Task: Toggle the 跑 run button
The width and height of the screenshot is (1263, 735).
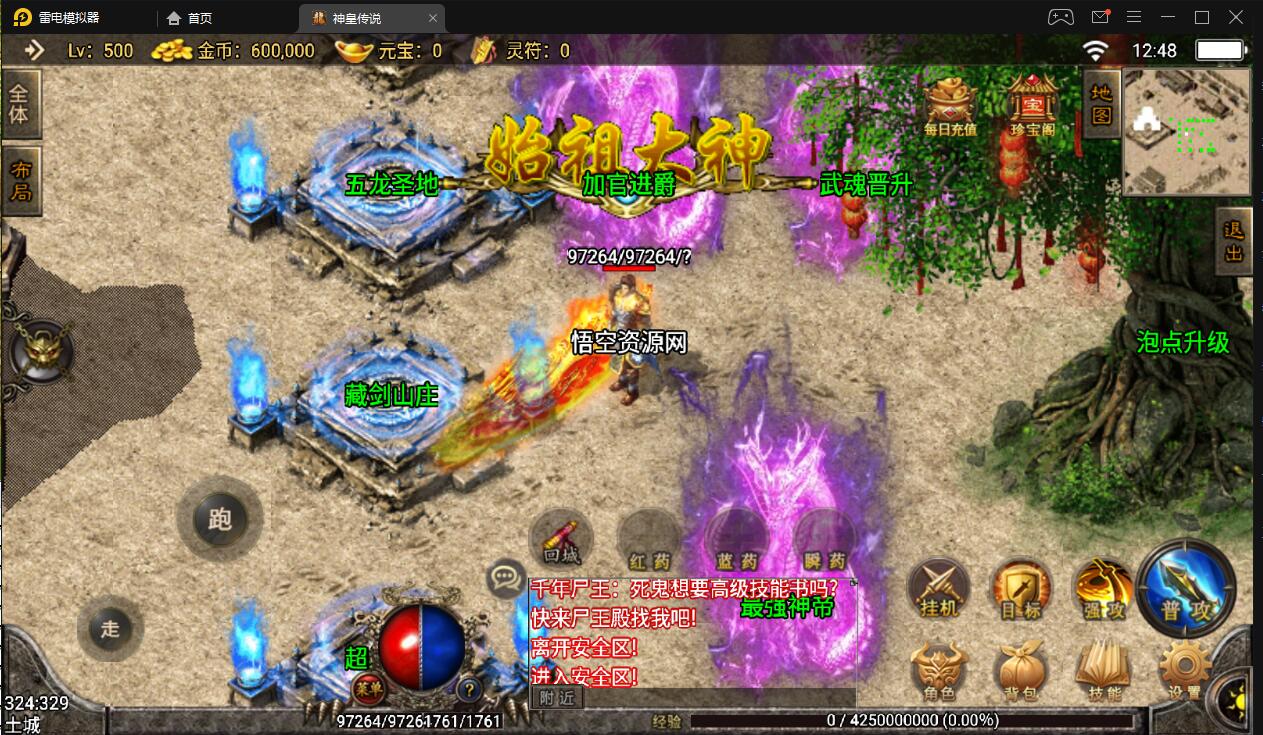Action: coord(220,518)
